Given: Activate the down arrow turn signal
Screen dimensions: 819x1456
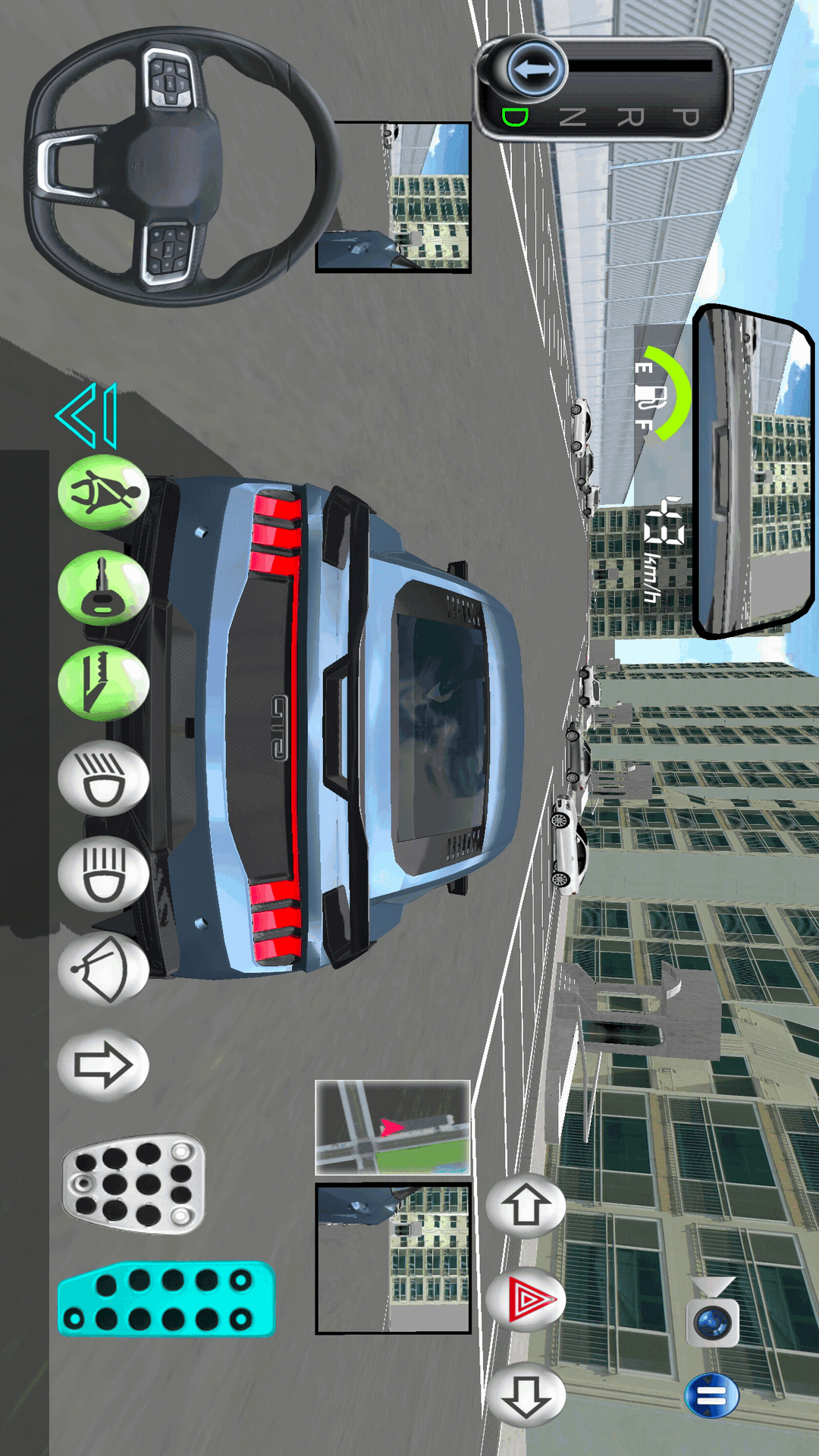Looking at the screenshot, I should (x=526, y=1396).
